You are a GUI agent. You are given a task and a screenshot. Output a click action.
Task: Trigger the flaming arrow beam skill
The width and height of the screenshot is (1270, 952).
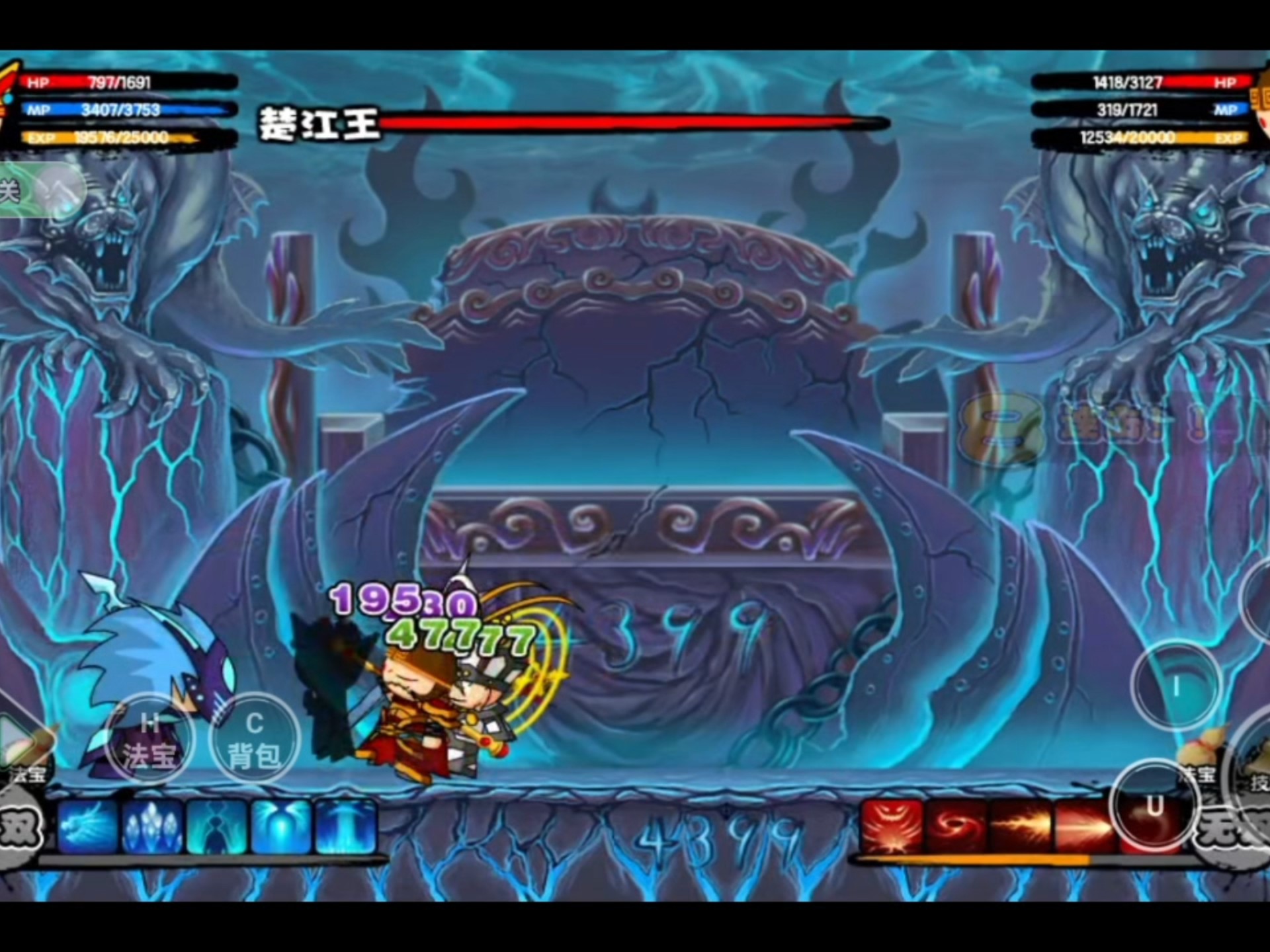1085,826
